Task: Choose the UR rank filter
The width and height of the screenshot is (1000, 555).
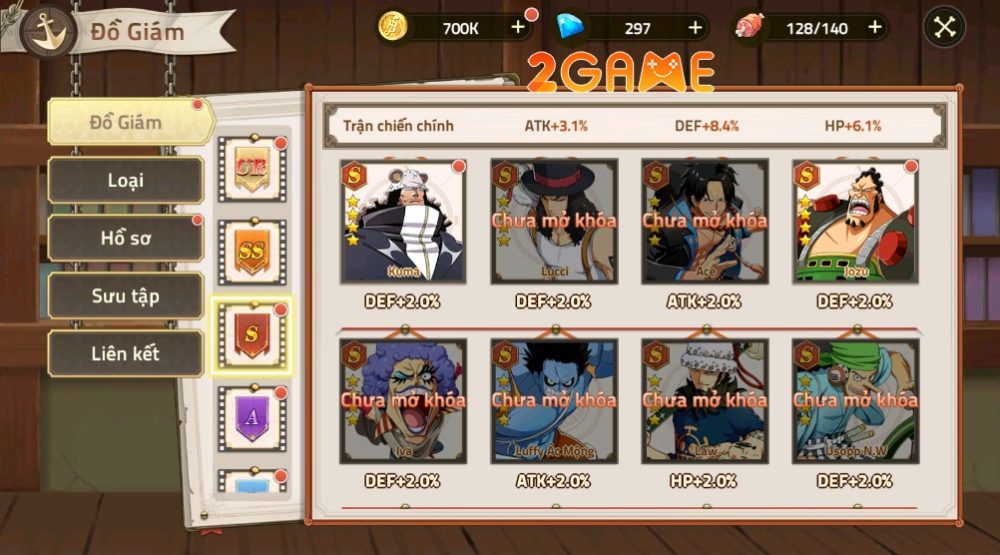Action: click(x=251, y=165)
